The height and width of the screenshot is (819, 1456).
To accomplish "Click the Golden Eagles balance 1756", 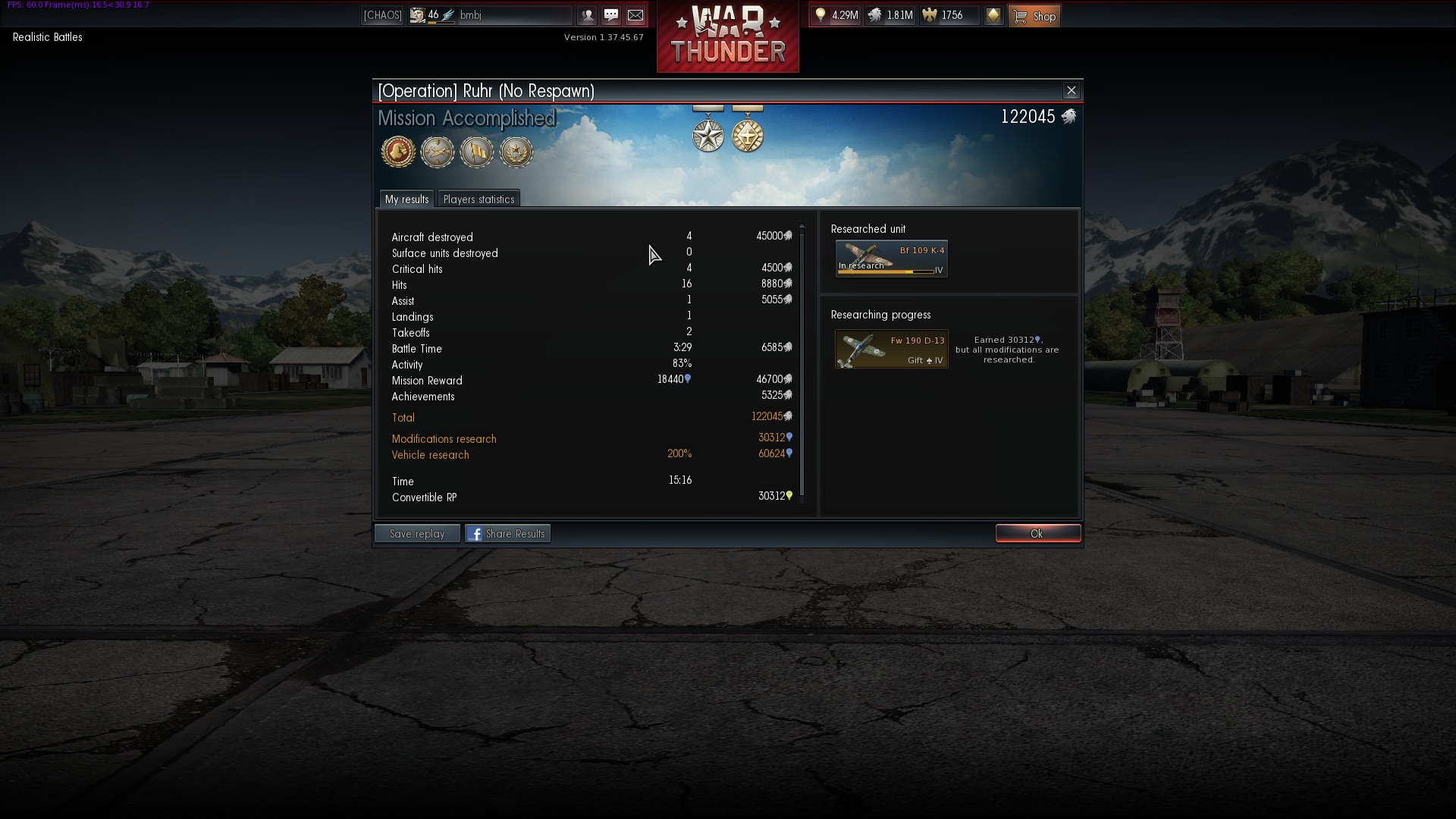I will tap(949, 15).
